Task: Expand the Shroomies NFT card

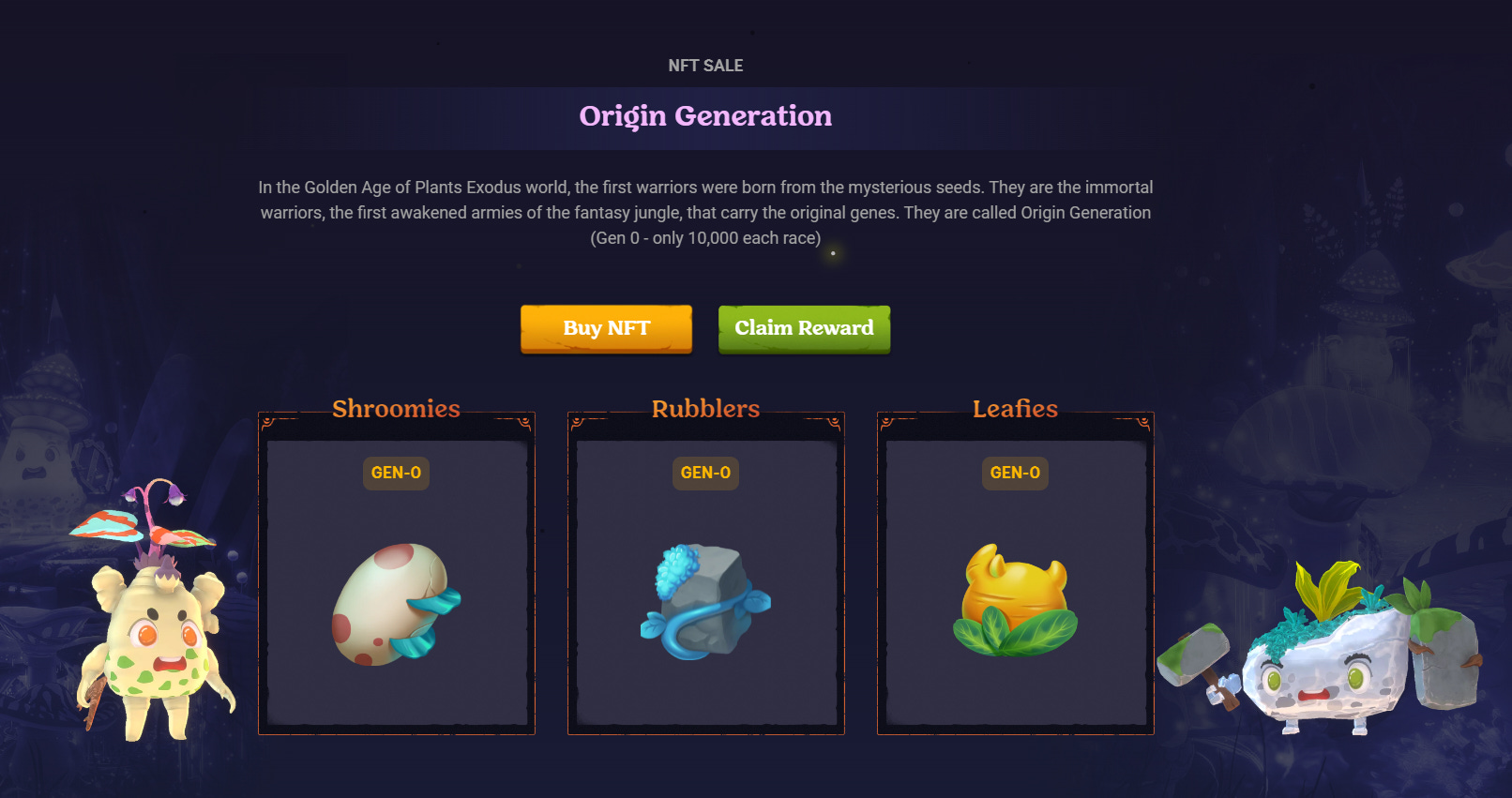Action: pyautogui.click(x=396, y=574)
